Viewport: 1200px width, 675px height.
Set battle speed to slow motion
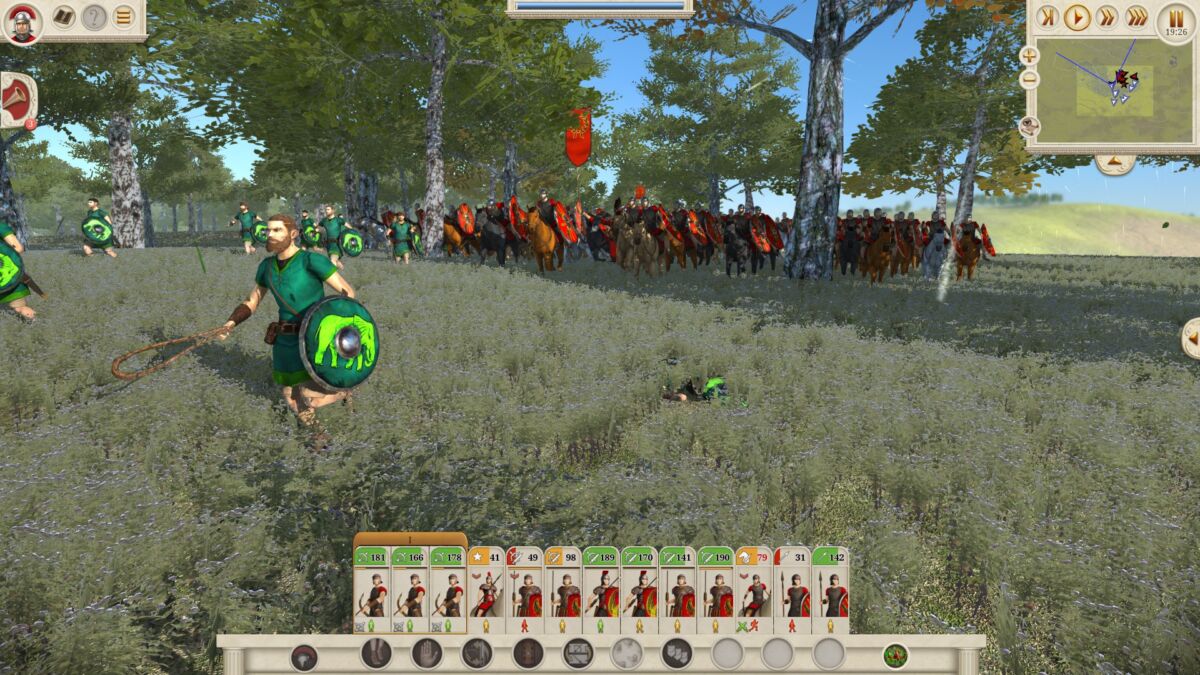click(x=1047, y=16)
